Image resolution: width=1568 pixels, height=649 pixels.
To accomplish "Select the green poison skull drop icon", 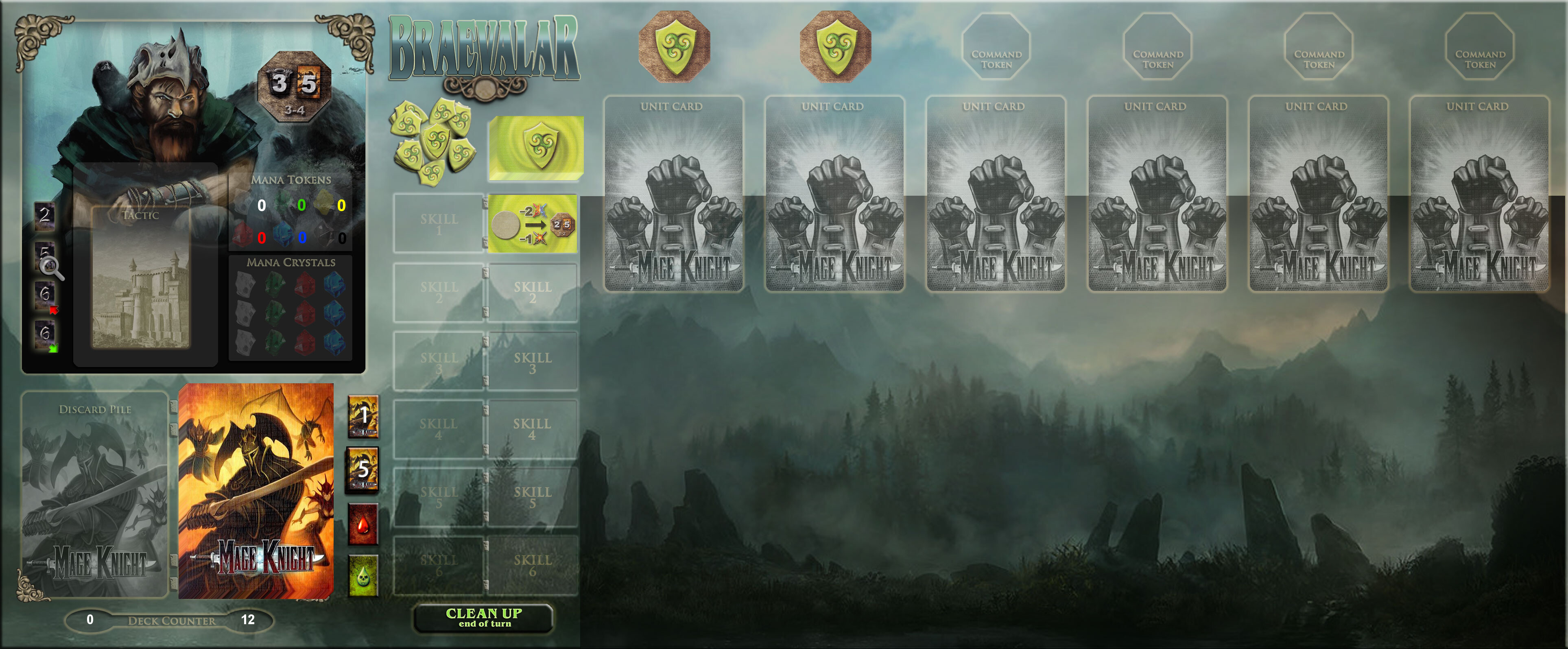I will pyautogui.click(x=363, y=575).
